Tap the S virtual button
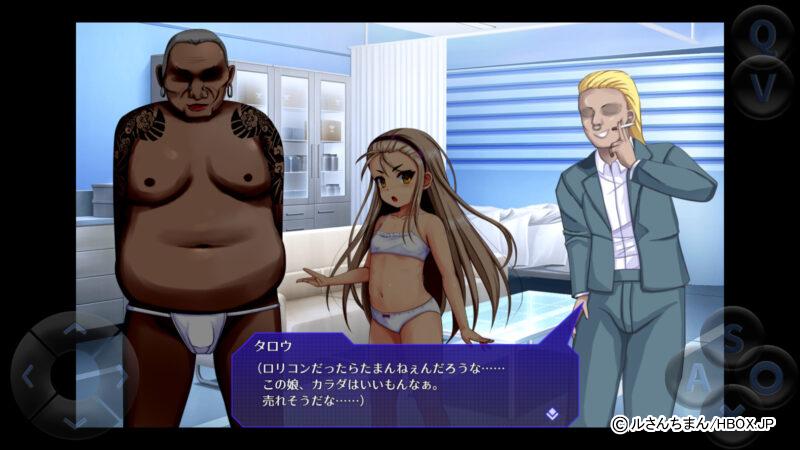The width and height of the screenshot is (800, 450). tap(733, 338)
